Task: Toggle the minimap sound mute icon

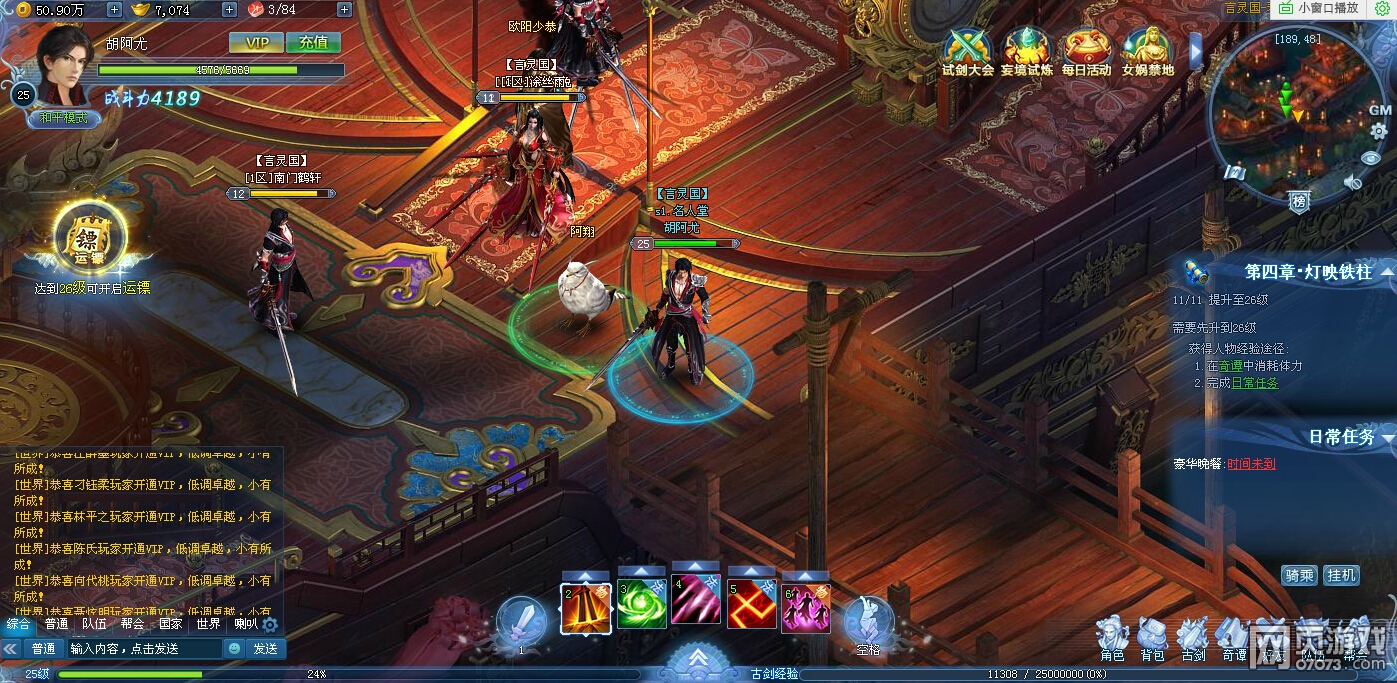Action: pyautogui.click(x=1353, y=182)
